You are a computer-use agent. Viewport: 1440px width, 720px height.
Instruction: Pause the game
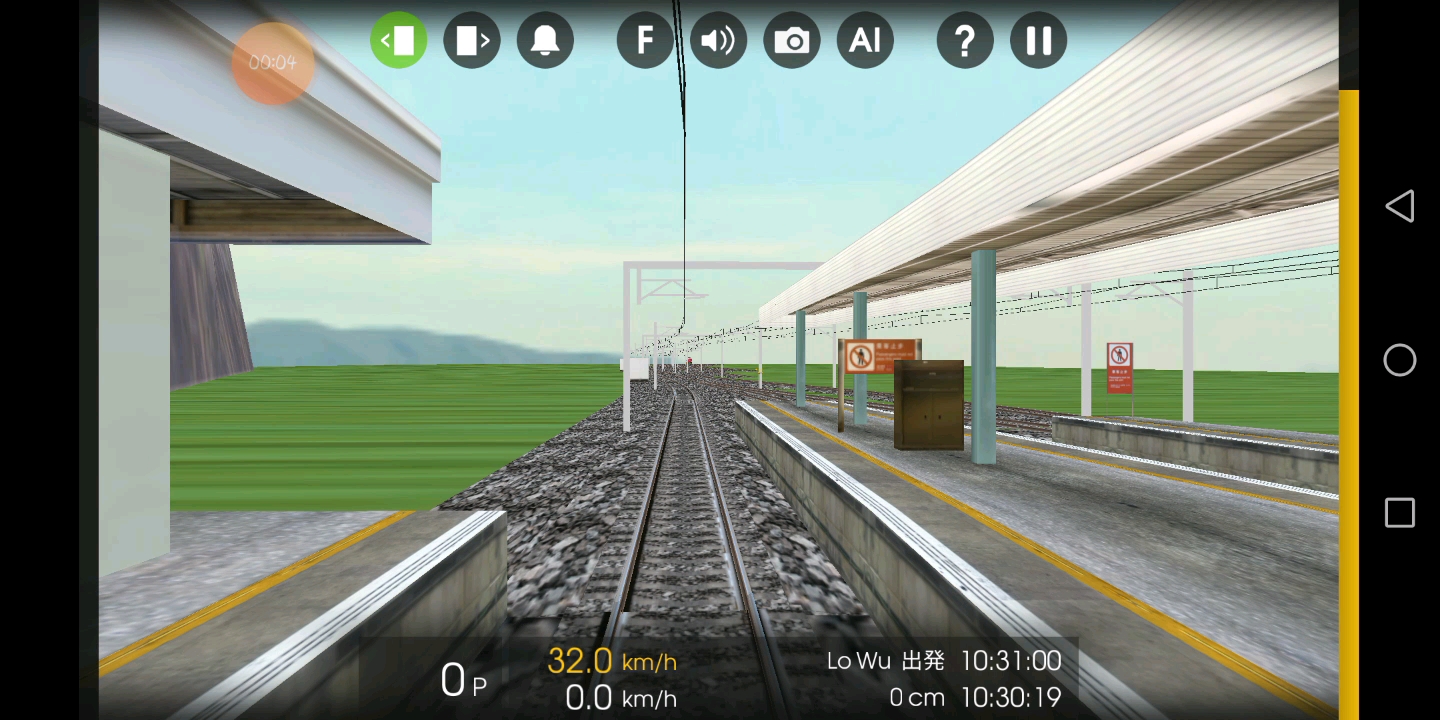click(x=1038, y=40)
